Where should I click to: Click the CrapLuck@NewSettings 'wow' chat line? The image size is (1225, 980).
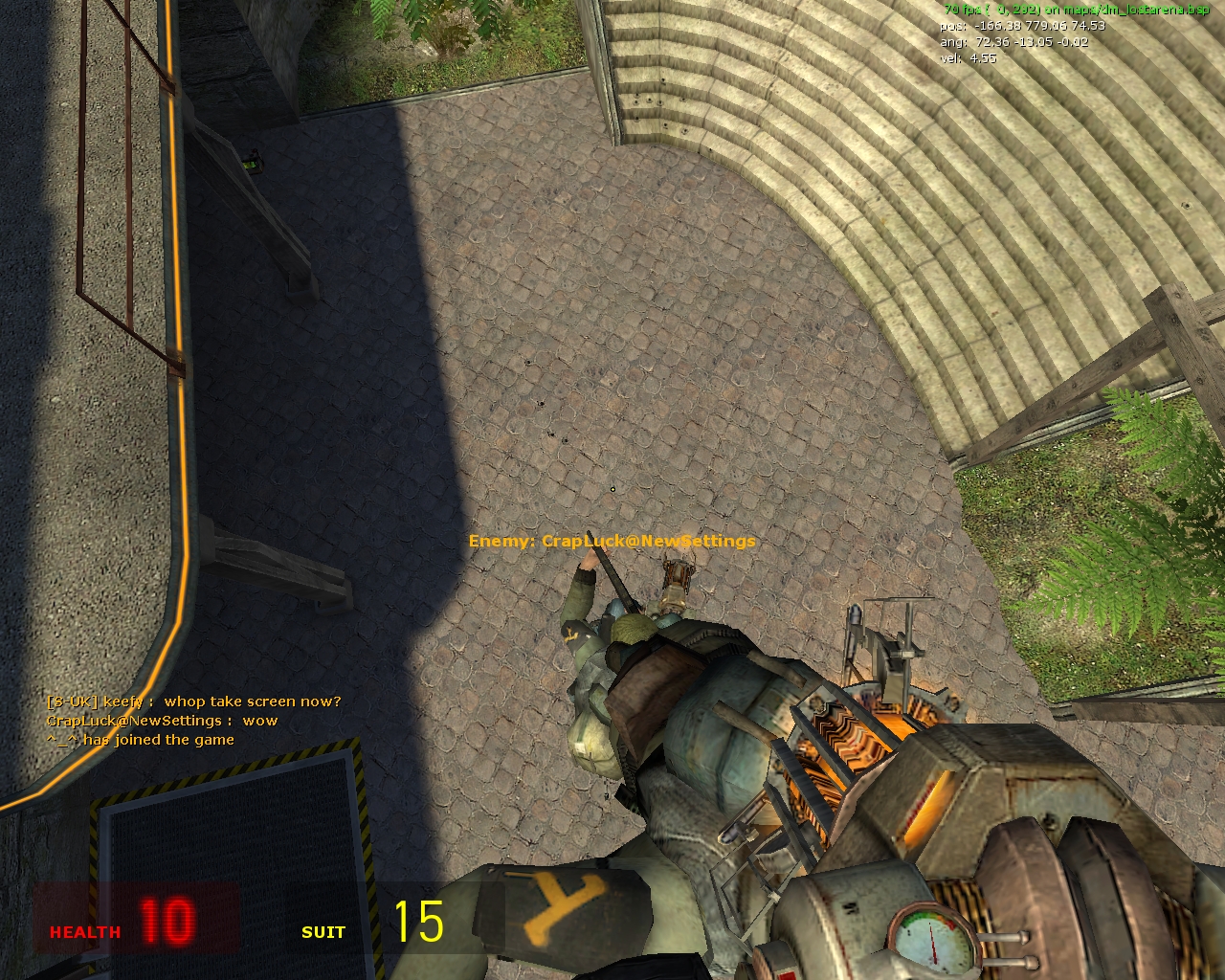click(x=163, y=720)
